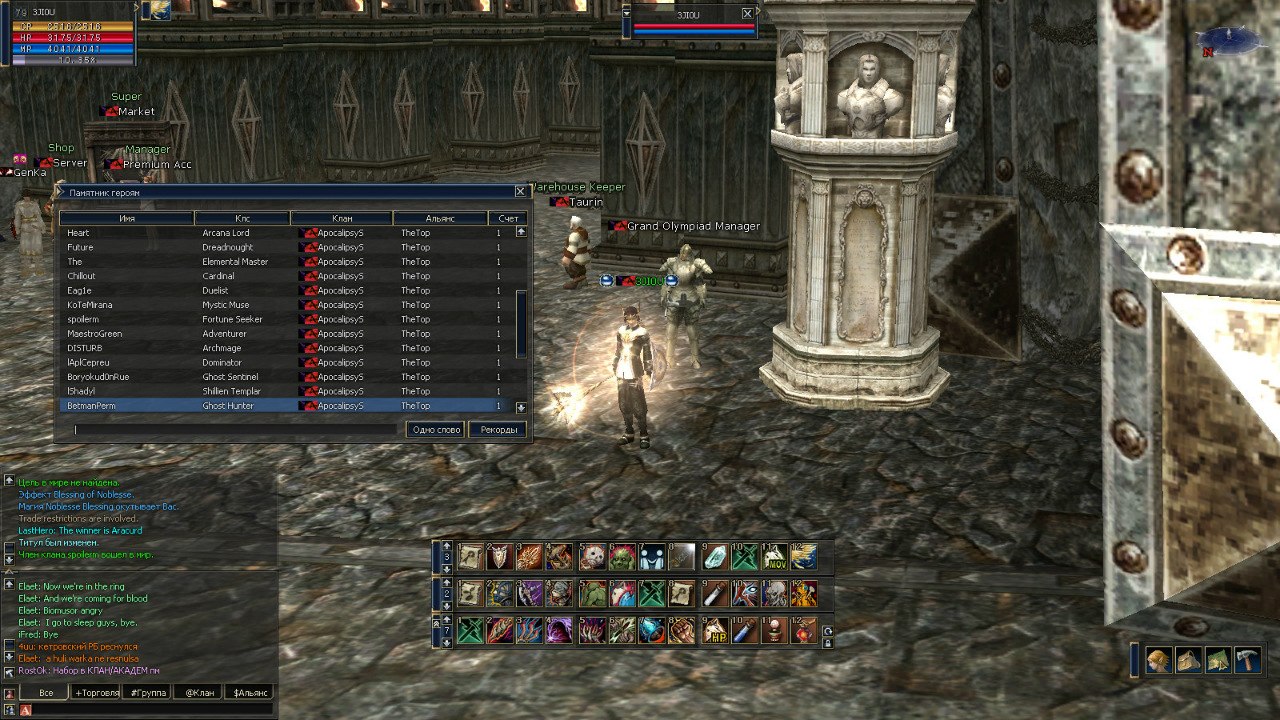Open the Рекорды list
This screenshot has height=720, width=1280.
498,430
